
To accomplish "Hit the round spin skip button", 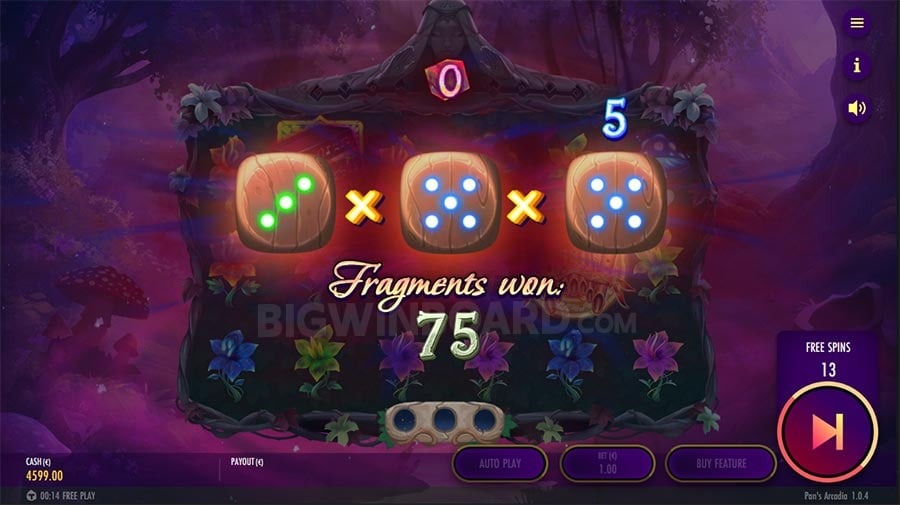I will point(826,432).
